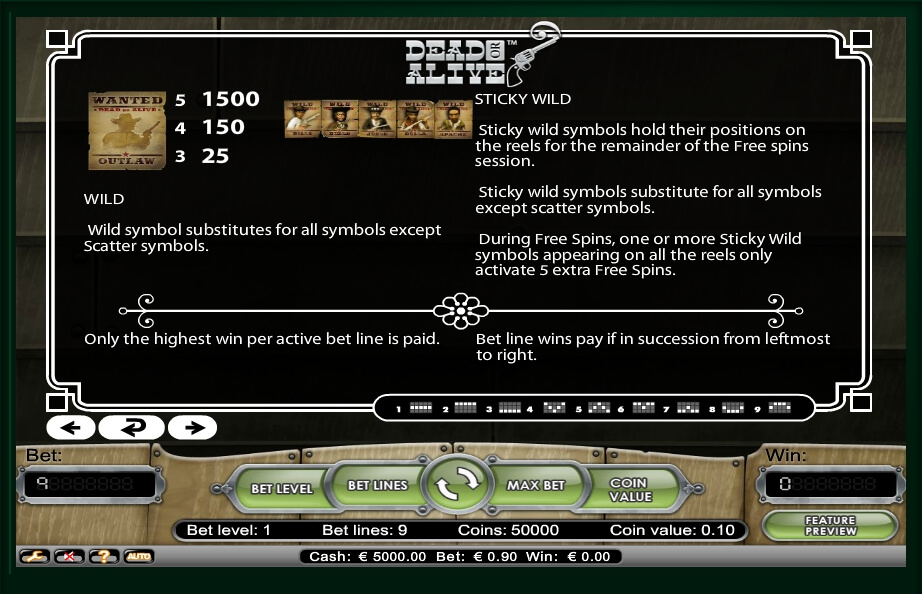
Task: Place the Max Bet
Action: (x=536, y=486)
